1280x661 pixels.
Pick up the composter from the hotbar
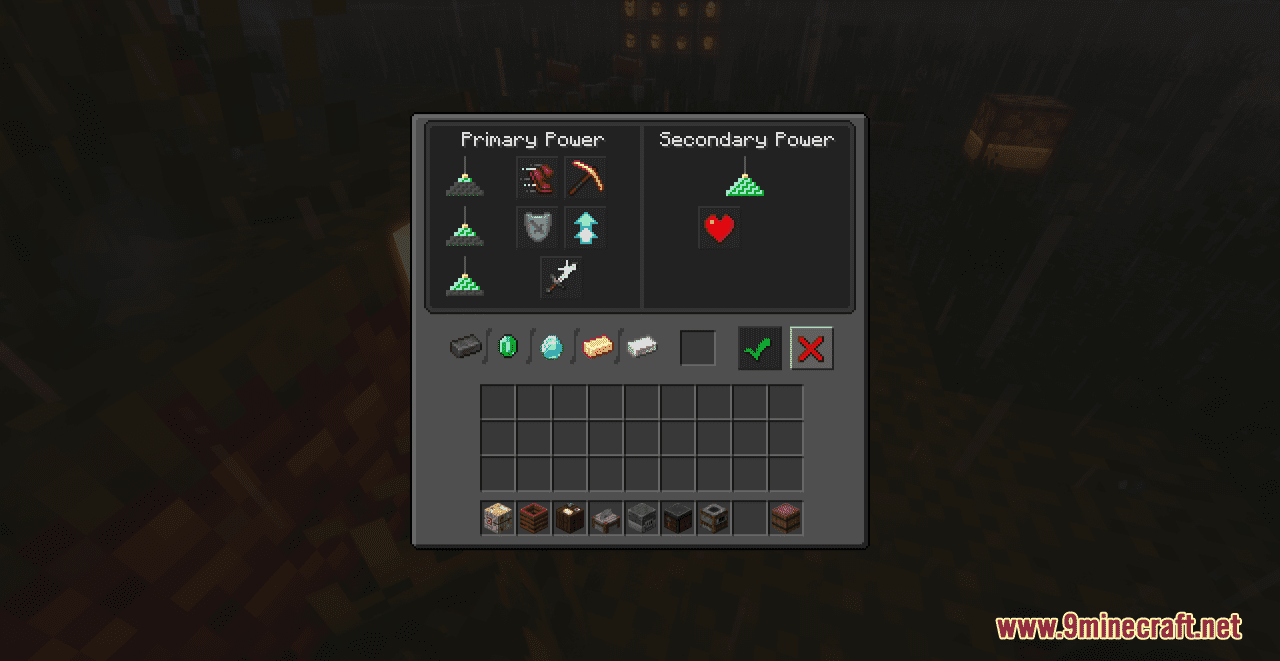534,518
